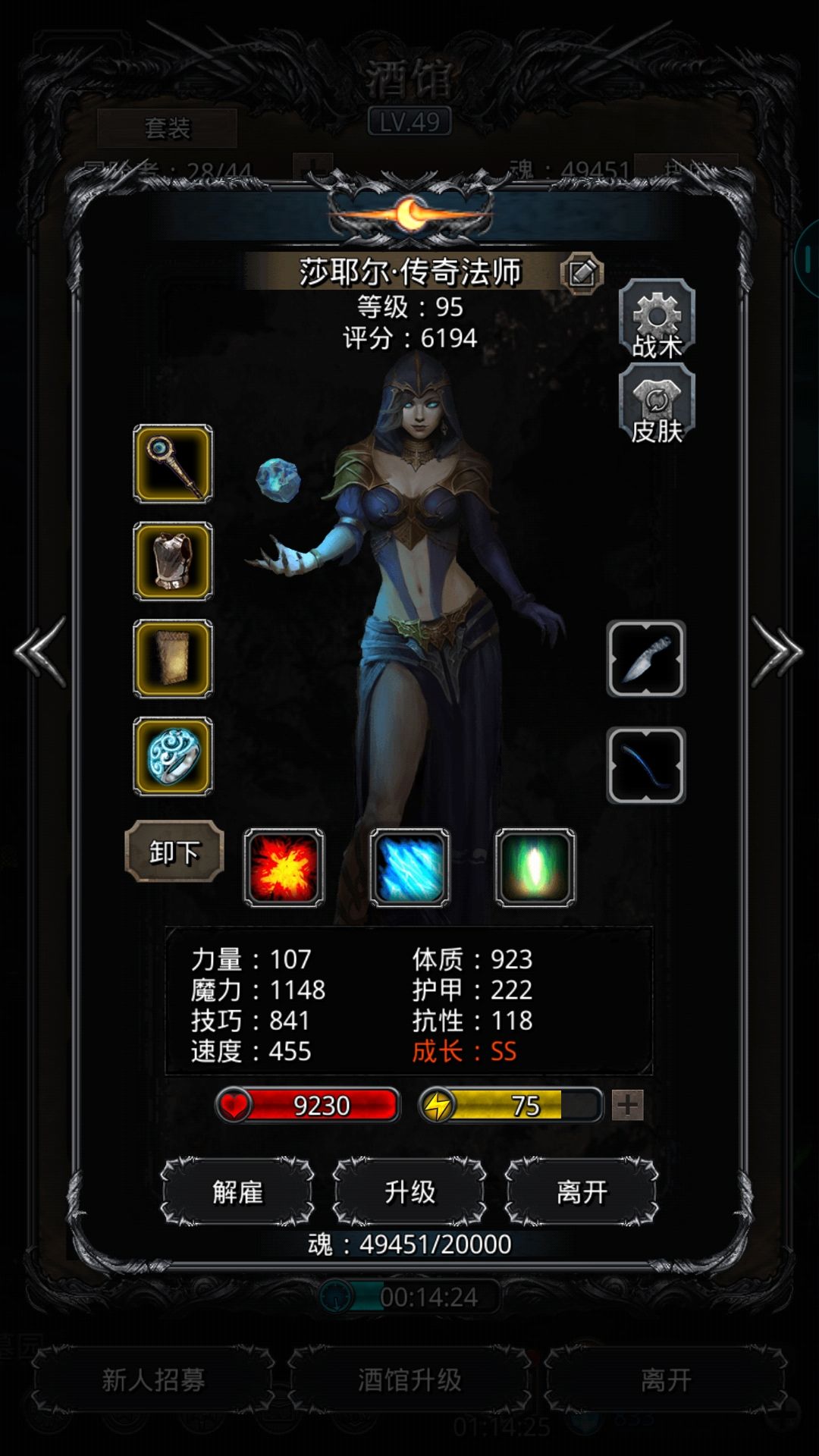
Task: Click 解雇 to dismiss the hero
Action: [237, 1192]
